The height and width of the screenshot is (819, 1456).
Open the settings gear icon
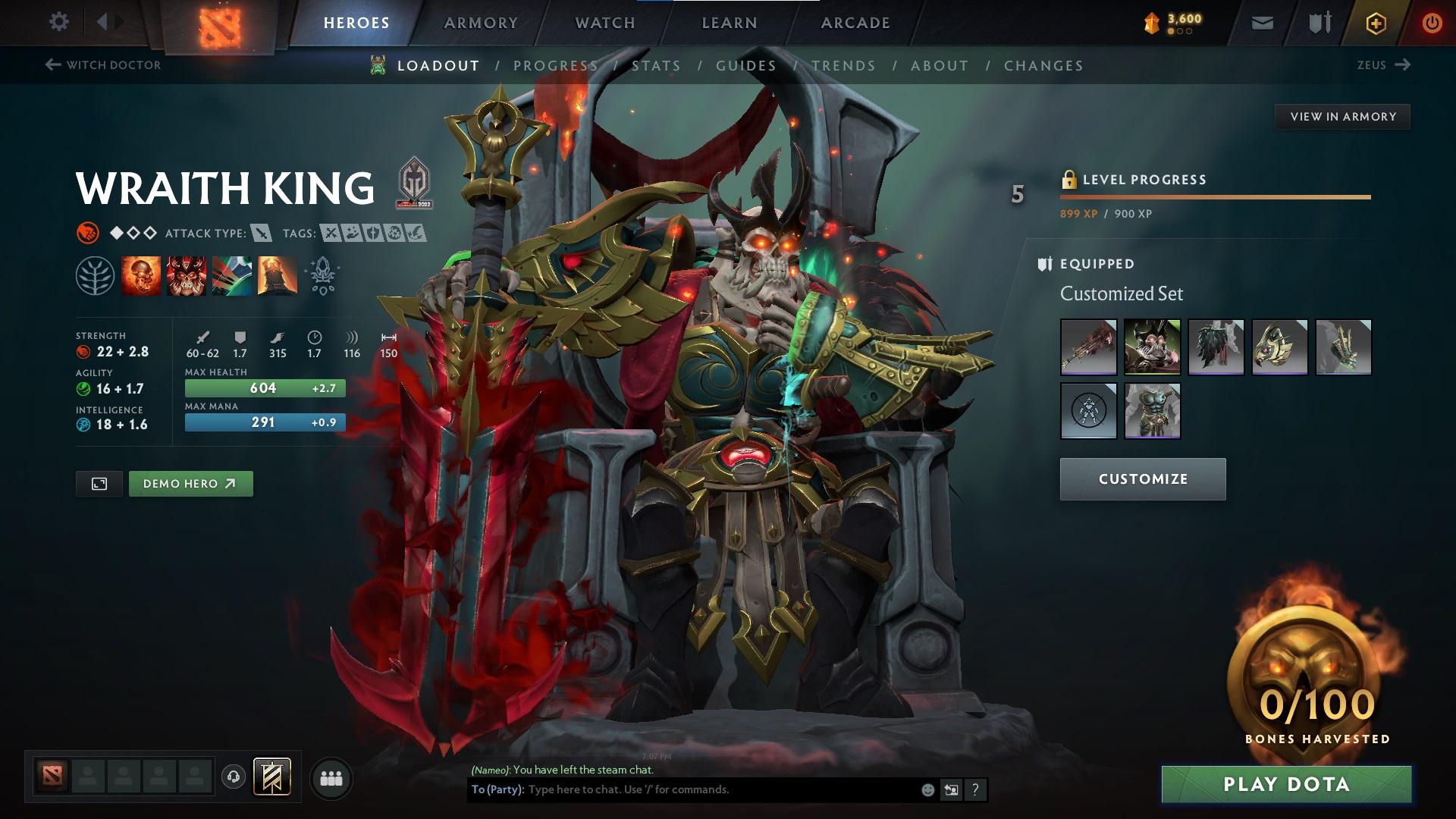point(58,22)
